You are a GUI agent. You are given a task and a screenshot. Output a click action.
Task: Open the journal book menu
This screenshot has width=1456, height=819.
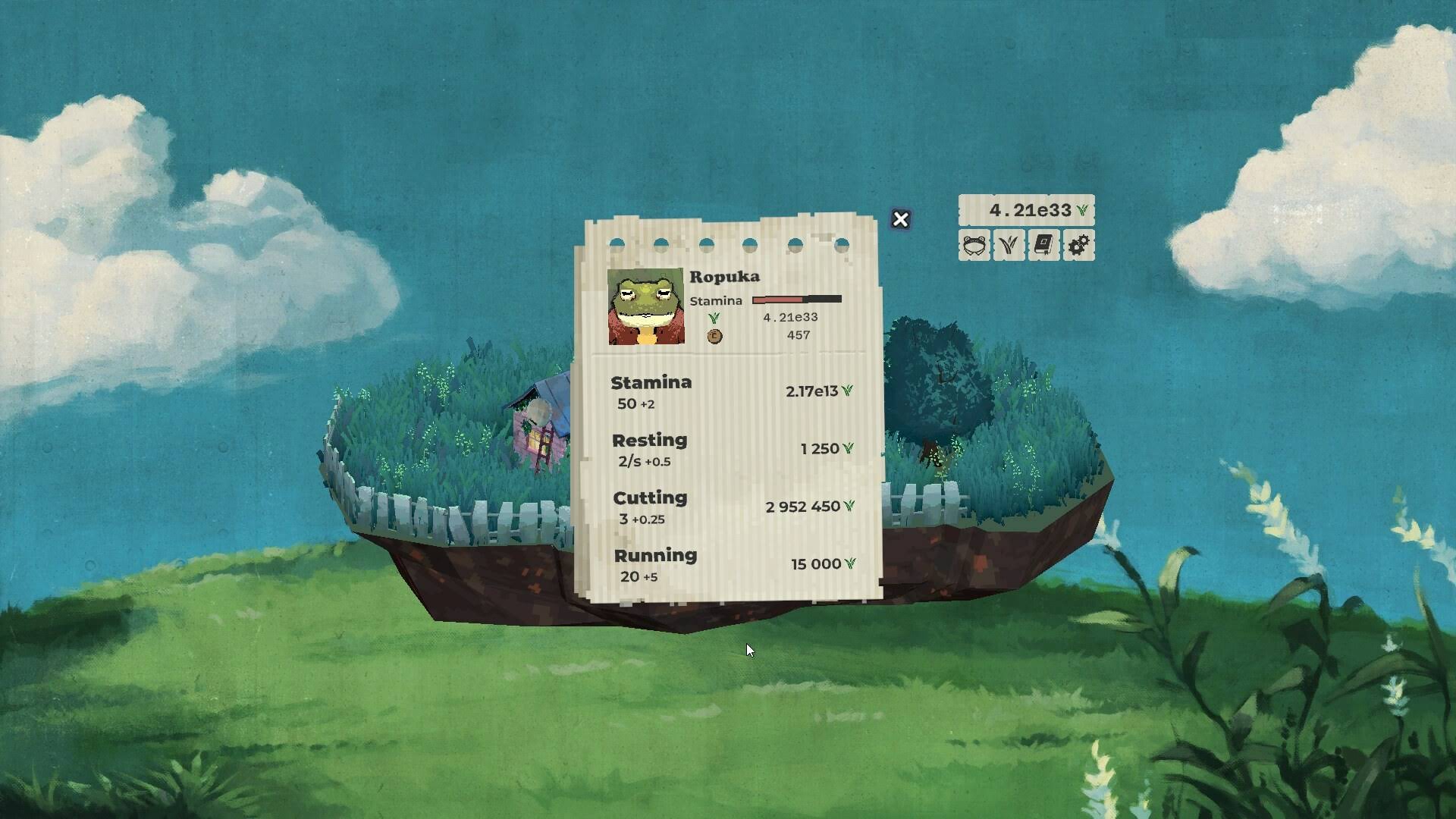(x=1043, y=246)
